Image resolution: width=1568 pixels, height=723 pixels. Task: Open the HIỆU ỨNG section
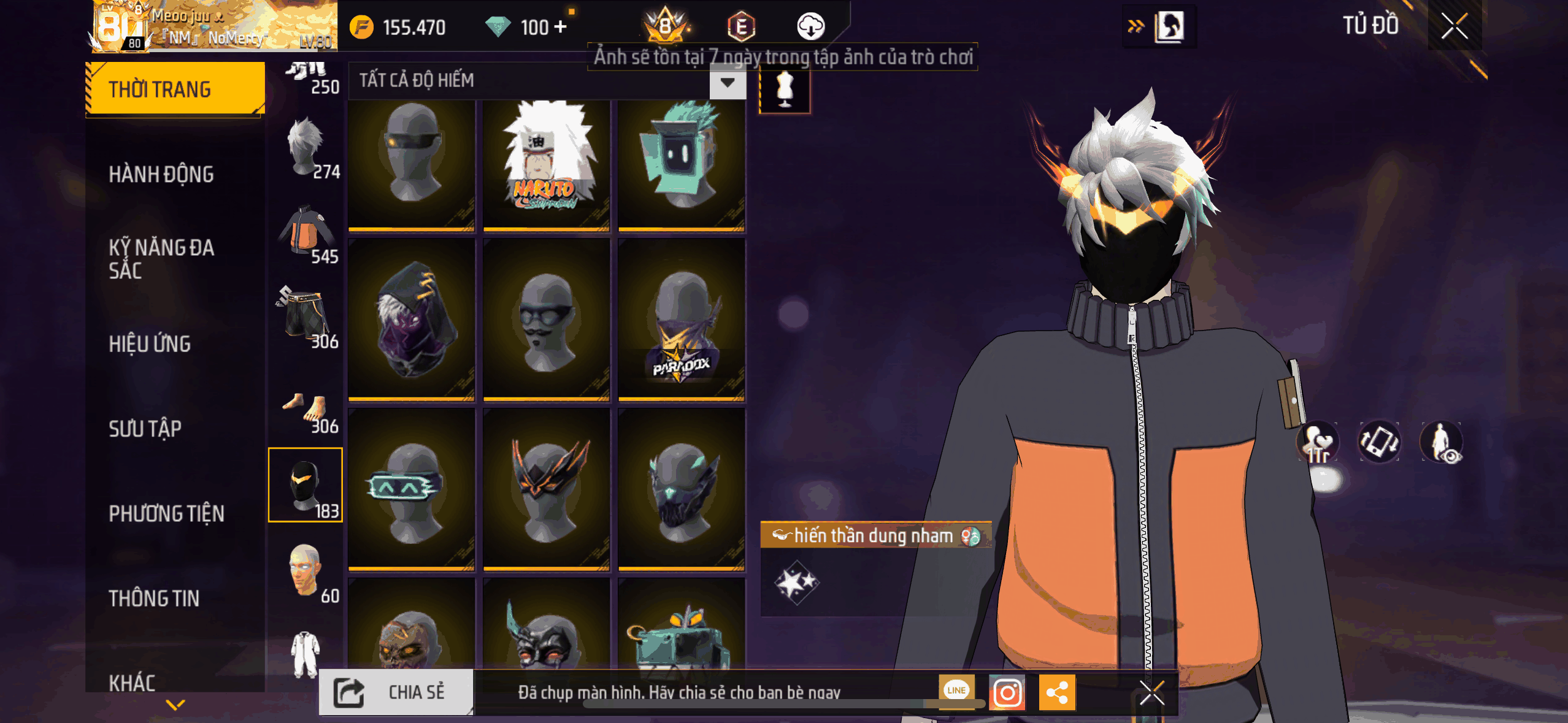click(x=150, y=344)
